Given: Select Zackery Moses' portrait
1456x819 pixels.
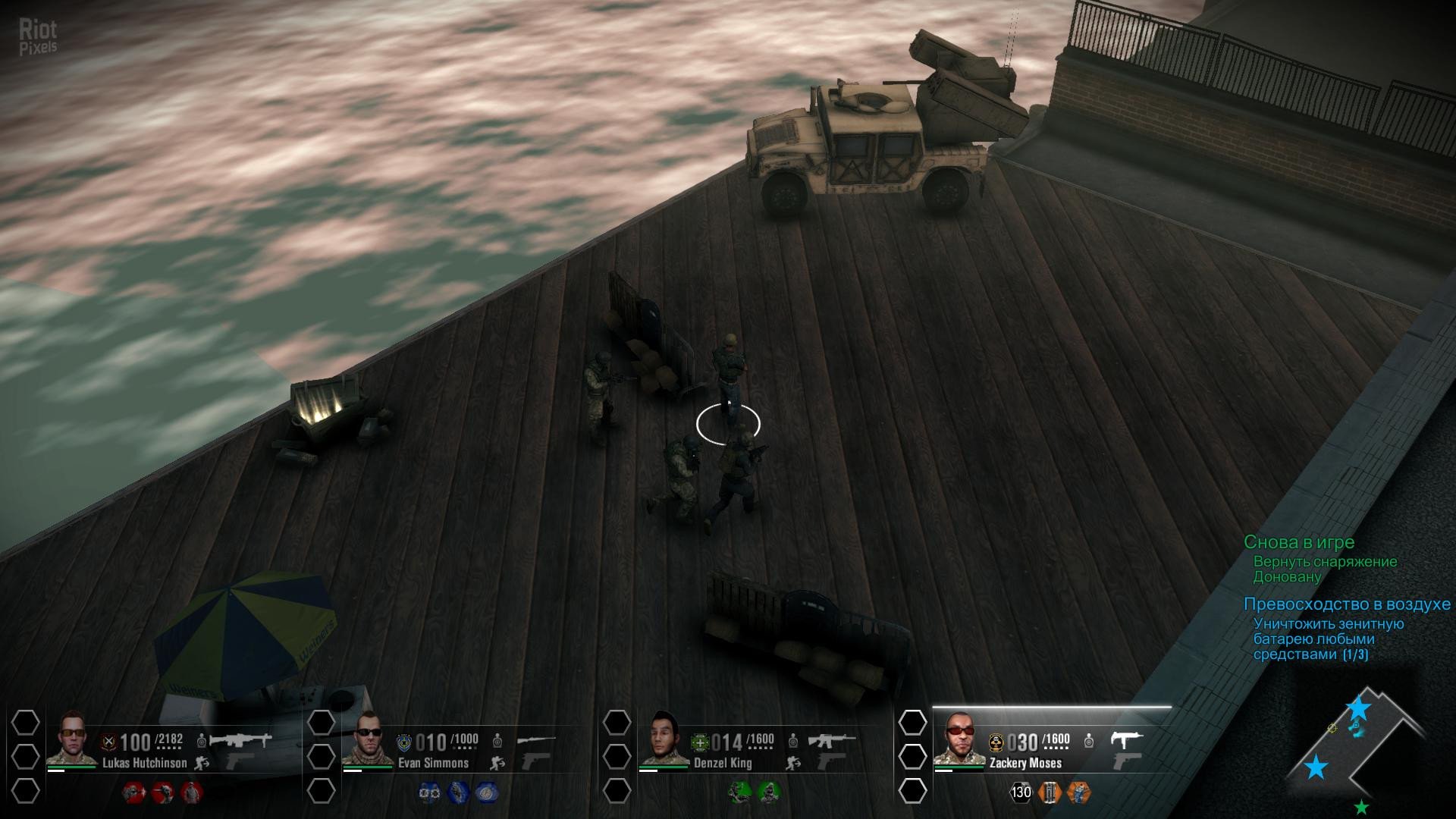Looking at the screenshot, I should (x=959, y=739).
